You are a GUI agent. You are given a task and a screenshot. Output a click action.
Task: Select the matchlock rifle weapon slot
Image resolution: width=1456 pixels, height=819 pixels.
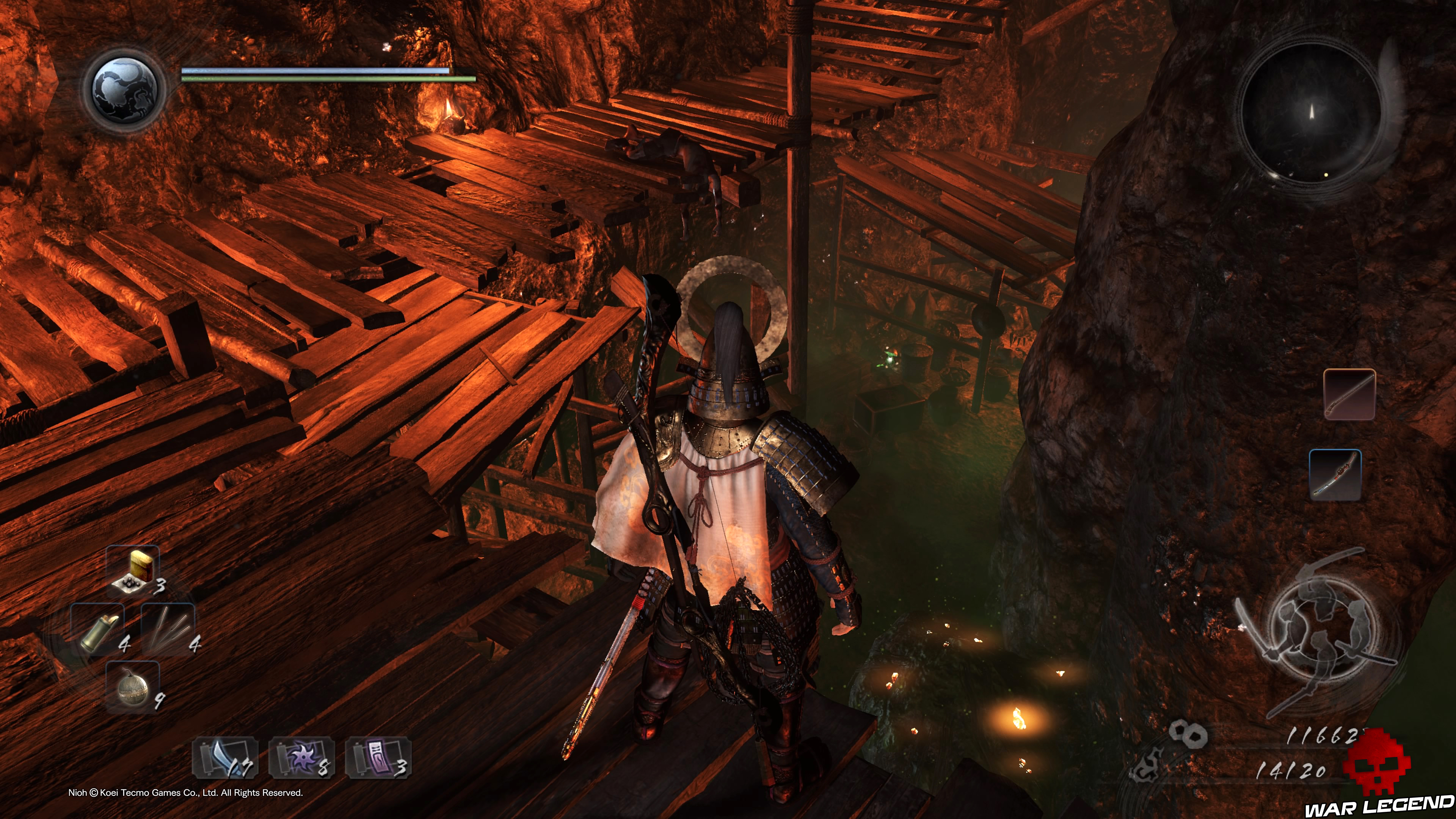(x=1349, y=394)
